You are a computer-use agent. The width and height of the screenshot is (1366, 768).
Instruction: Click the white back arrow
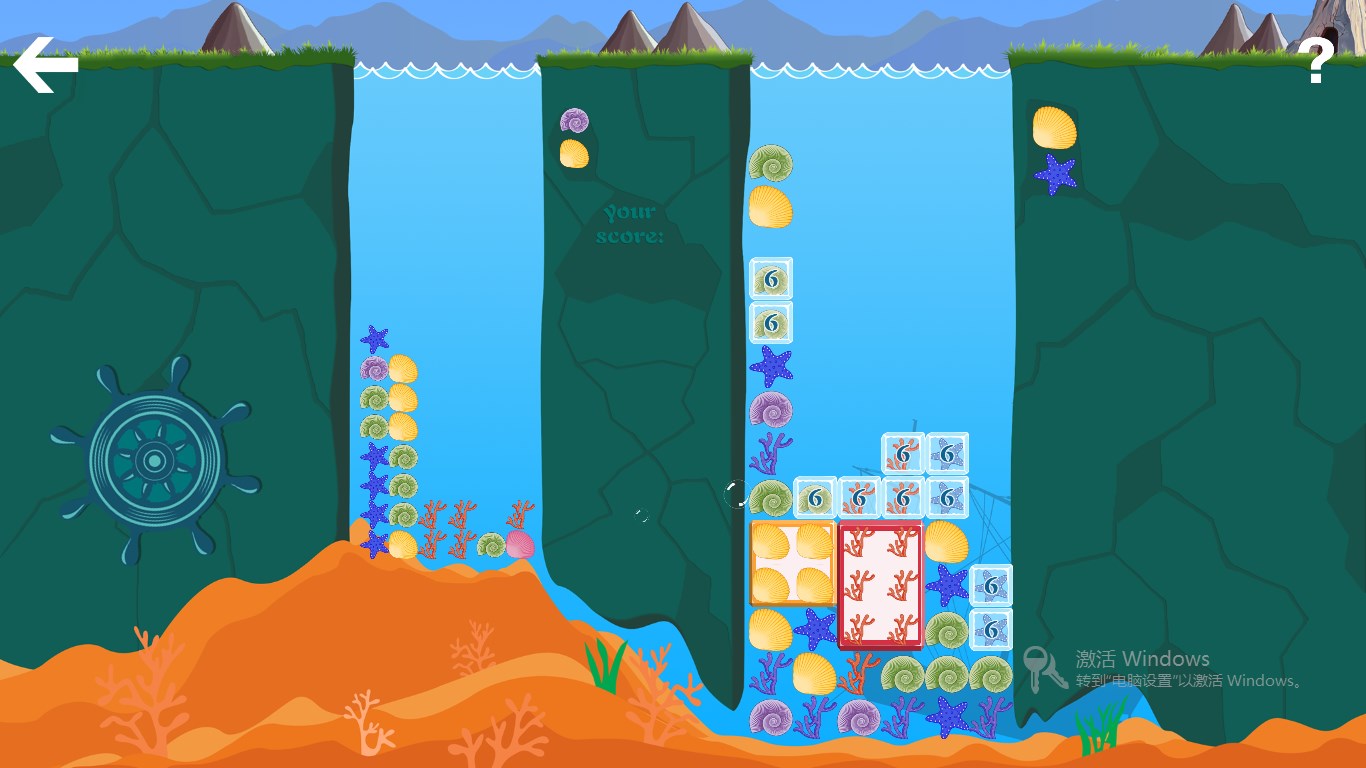[x=45, y=65]
